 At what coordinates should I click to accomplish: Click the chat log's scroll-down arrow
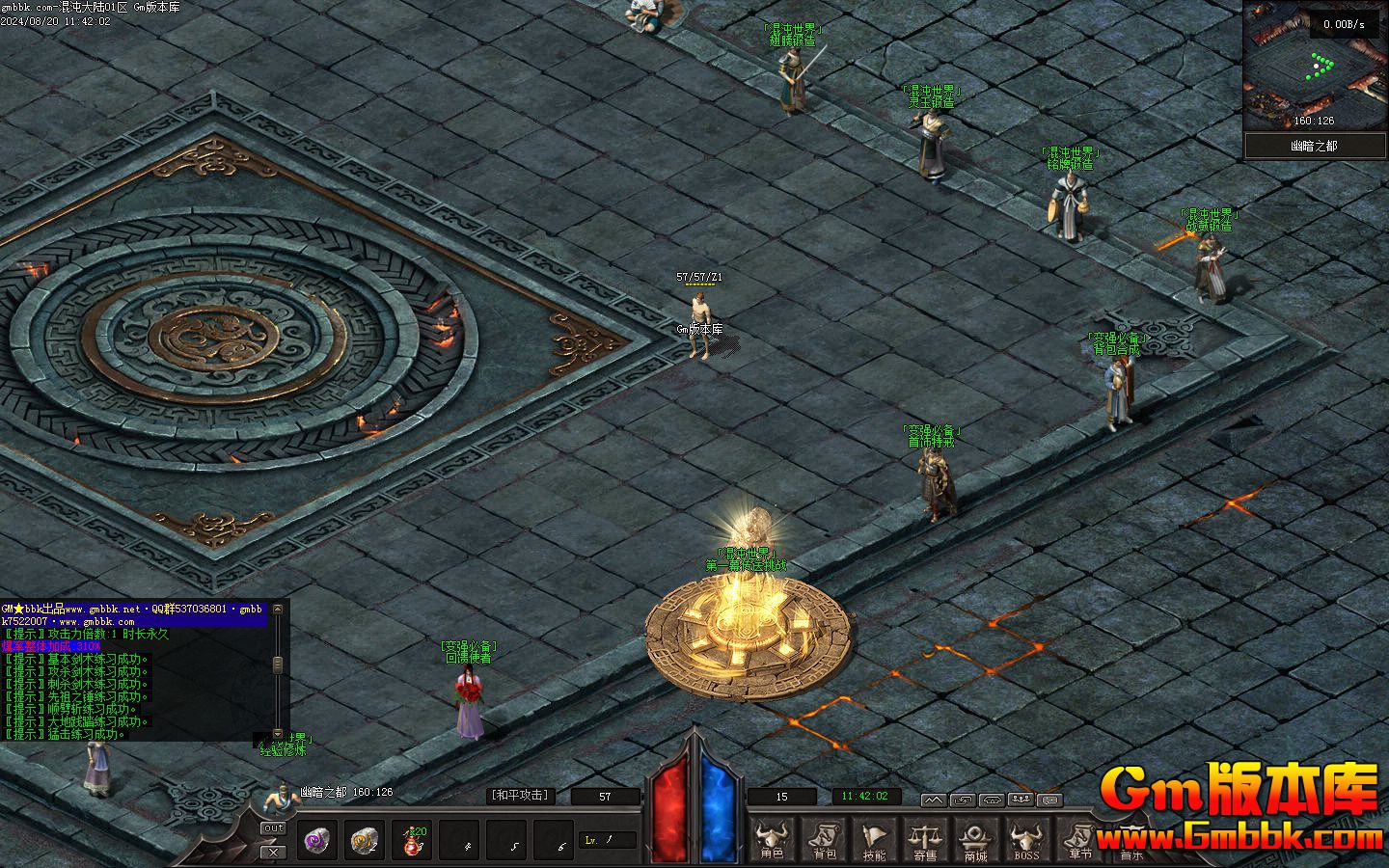(278, 734)
